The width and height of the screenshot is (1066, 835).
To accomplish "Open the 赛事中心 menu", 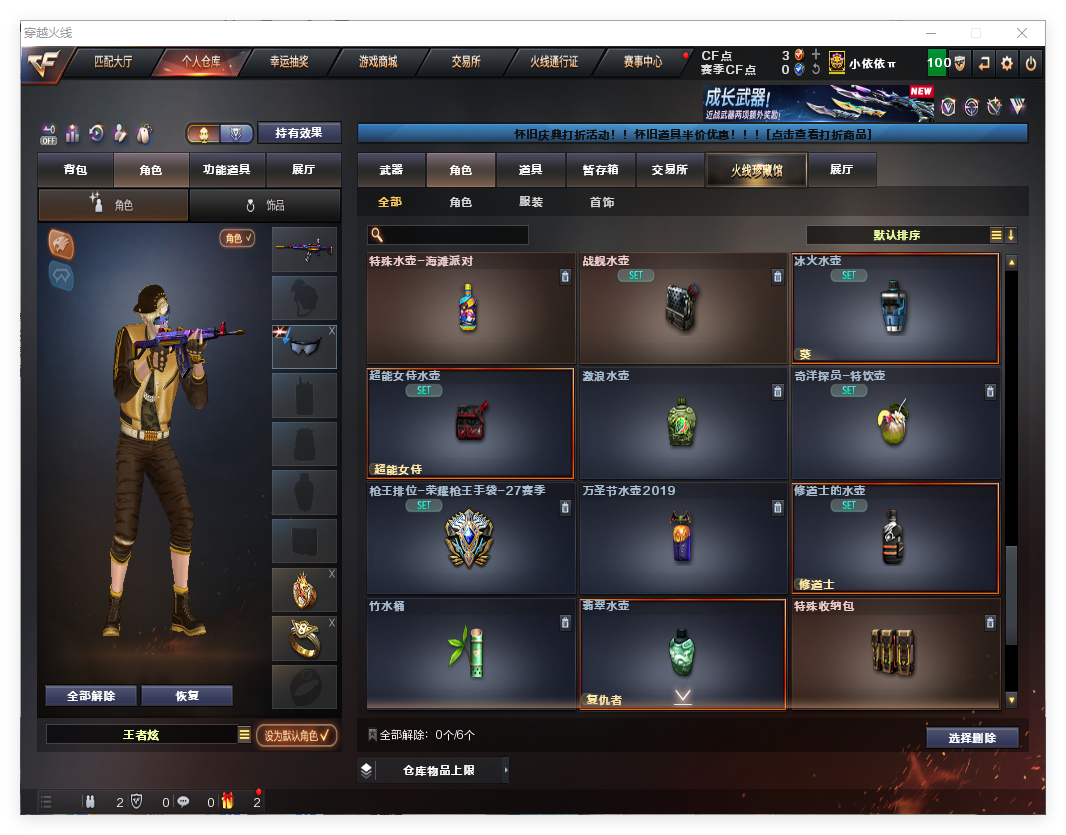I will click(x=642, y=62).
